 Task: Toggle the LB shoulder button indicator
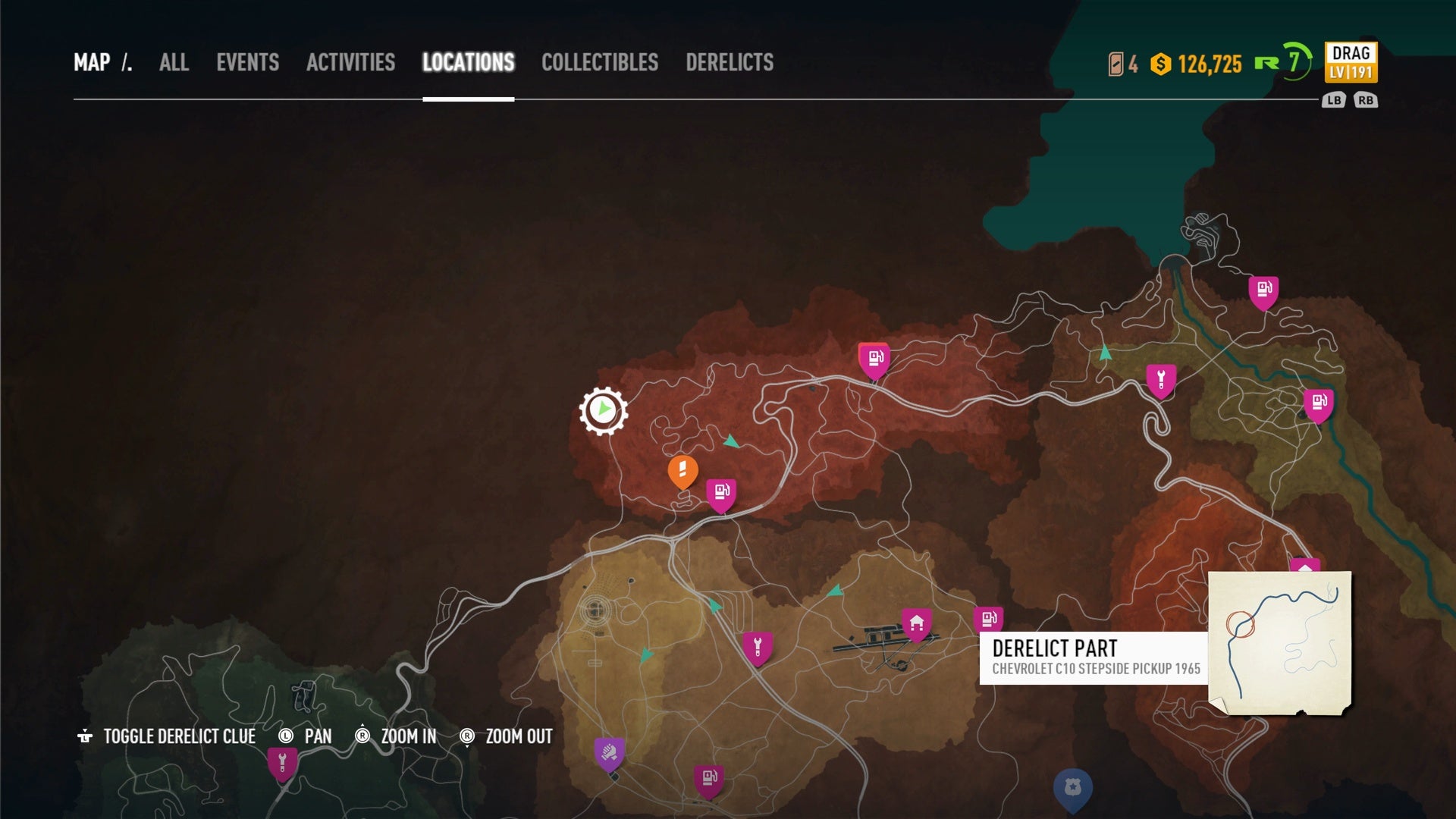pos(1333,99)
